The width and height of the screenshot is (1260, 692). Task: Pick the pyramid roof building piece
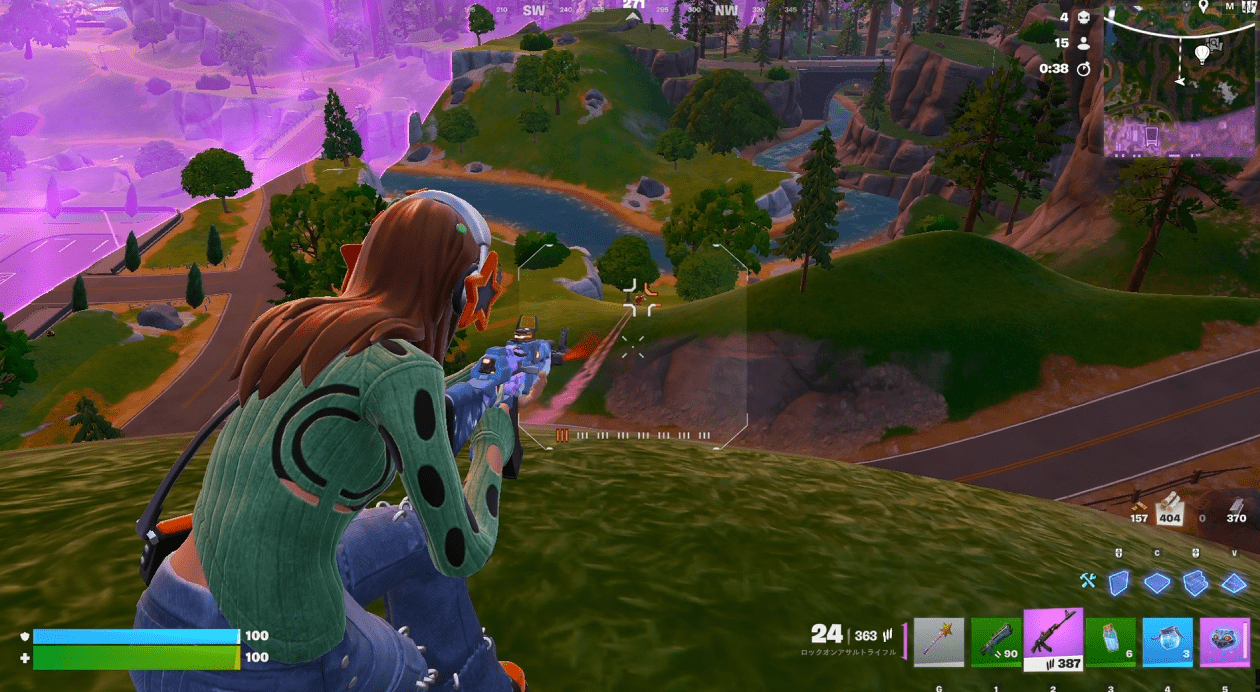click(x=1234, y=583)
